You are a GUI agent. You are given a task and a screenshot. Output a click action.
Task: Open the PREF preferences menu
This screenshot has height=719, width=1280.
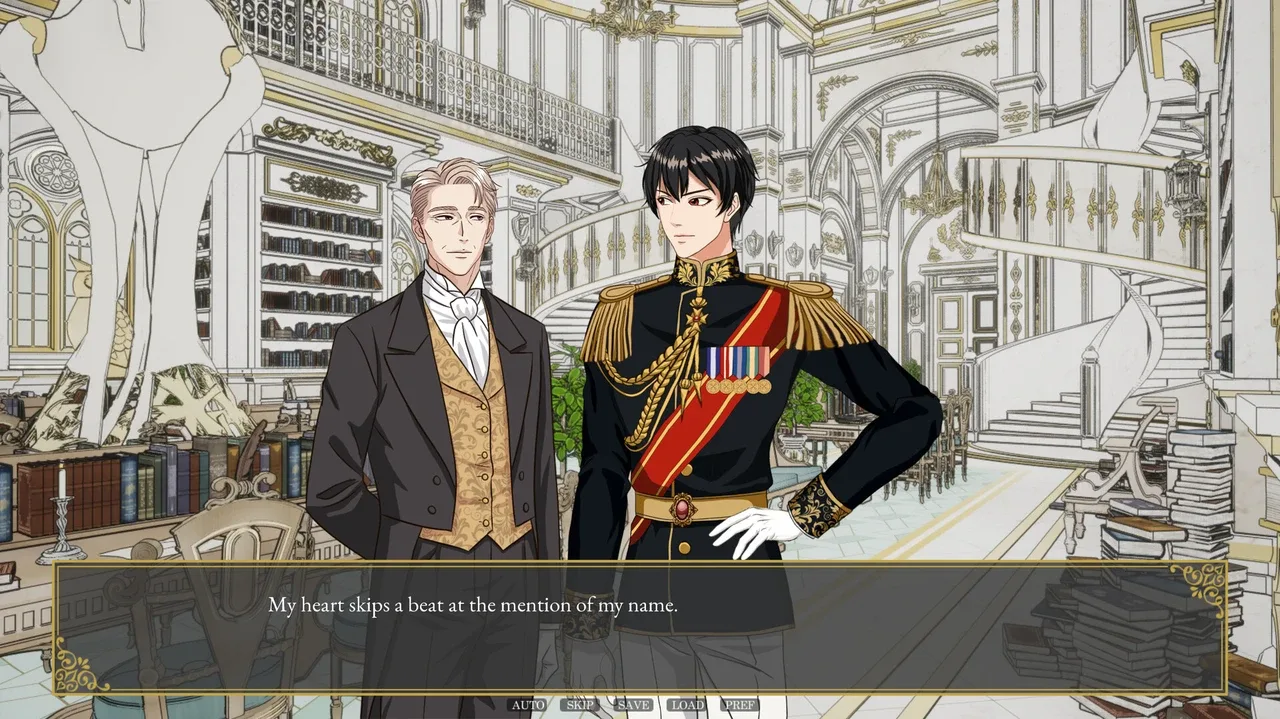click(x=740, y=705)
